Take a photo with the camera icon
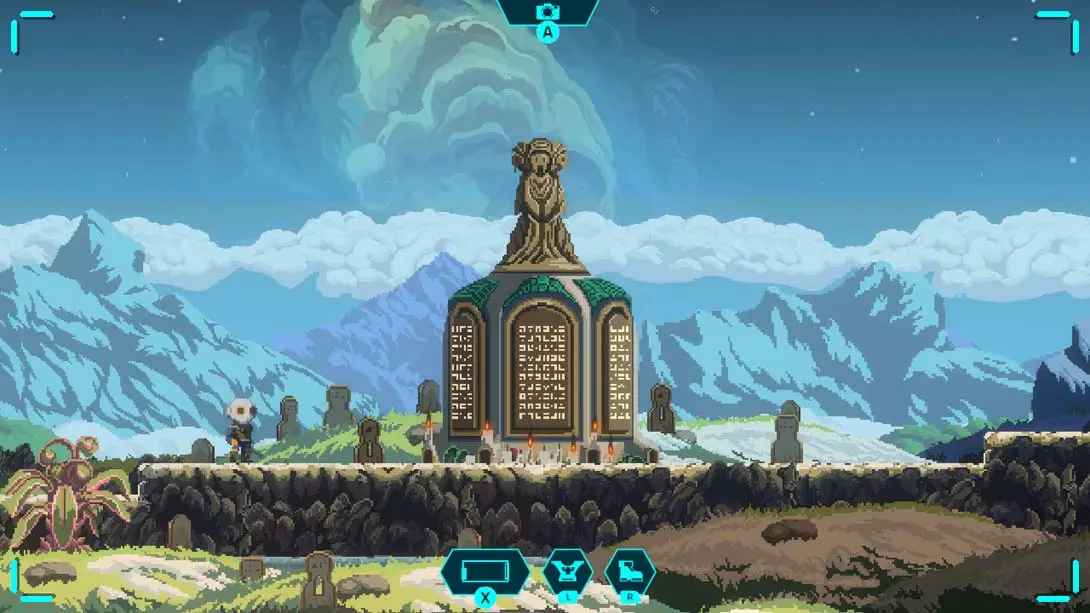Screen dimensions: 1090x613 [x=547, y=12]
